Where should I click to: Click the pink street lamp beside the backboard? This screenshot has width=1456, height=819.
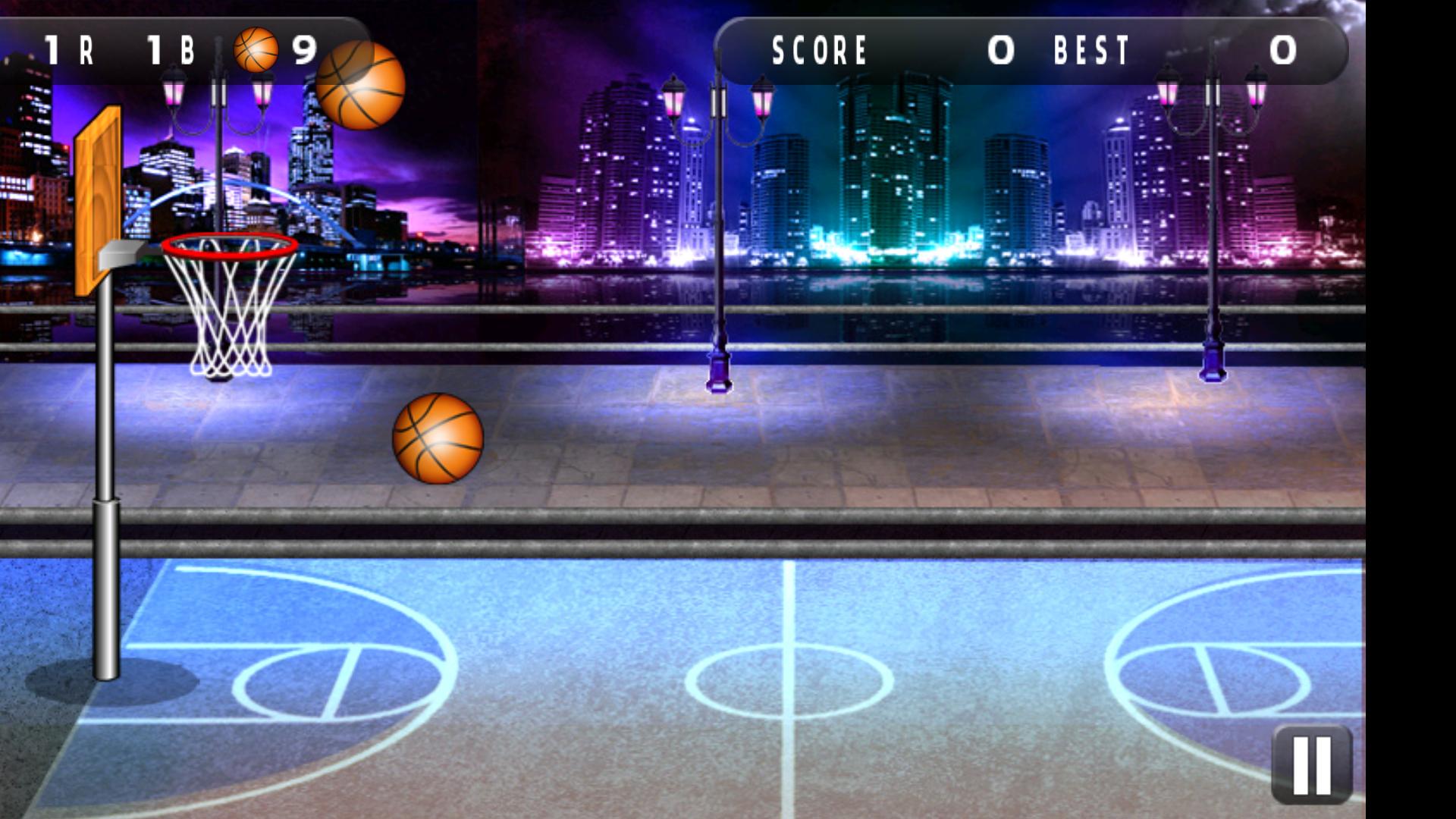point(173,91)
